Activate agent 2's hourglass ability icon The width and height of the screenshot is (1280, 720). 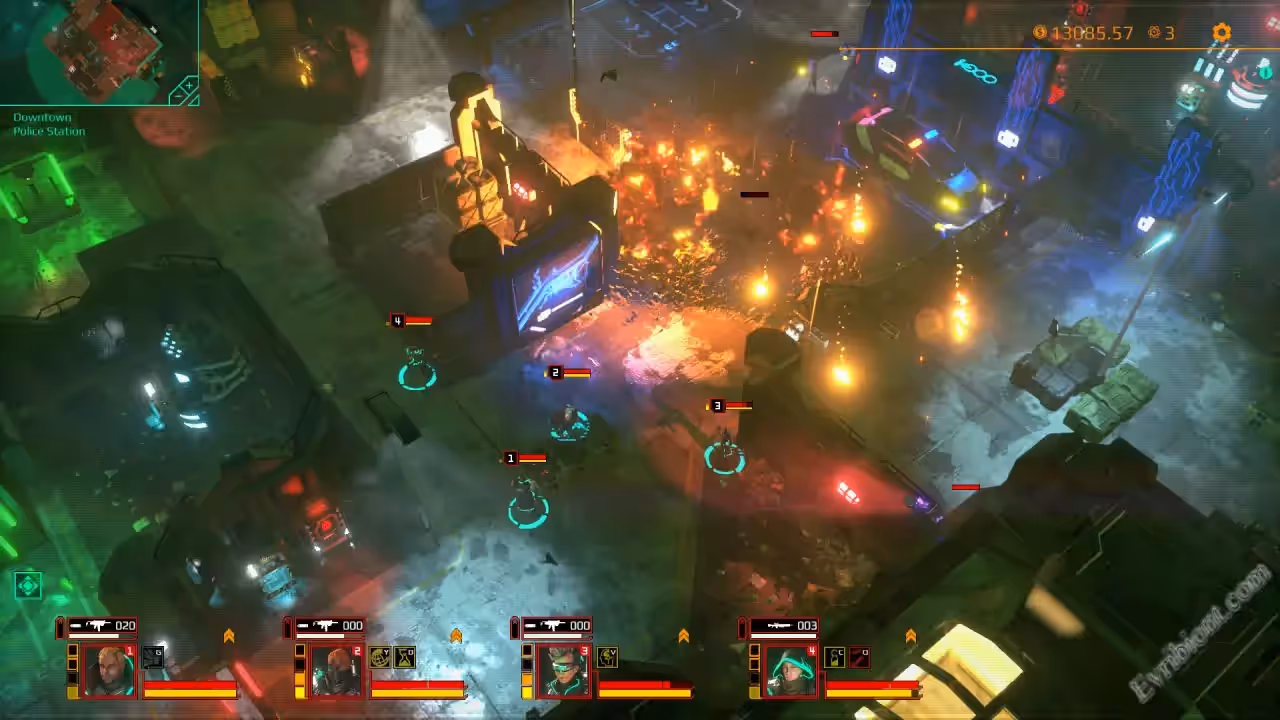404,657
